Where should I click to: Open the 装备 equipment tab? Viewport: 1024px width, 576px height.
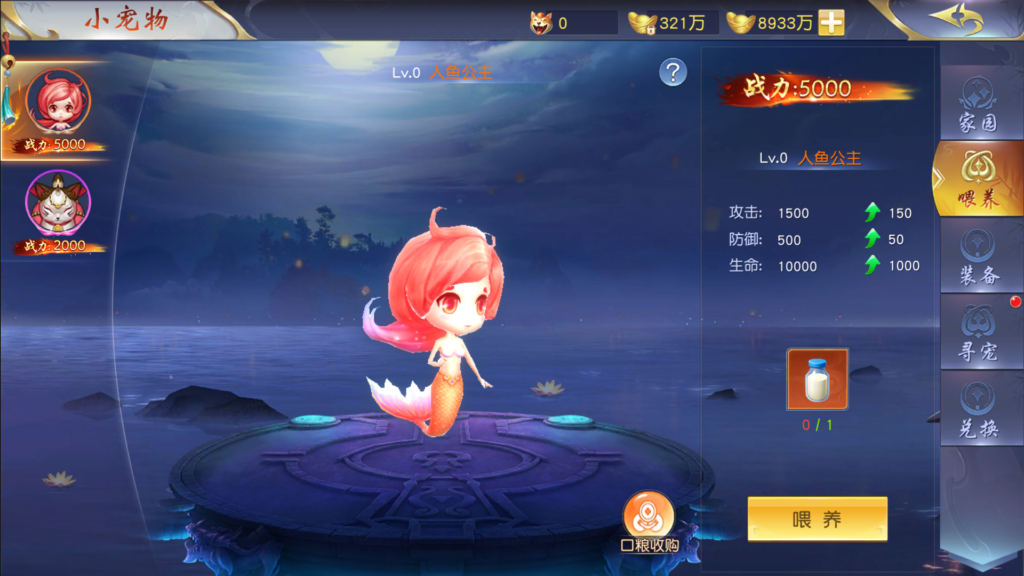(978, 256)
